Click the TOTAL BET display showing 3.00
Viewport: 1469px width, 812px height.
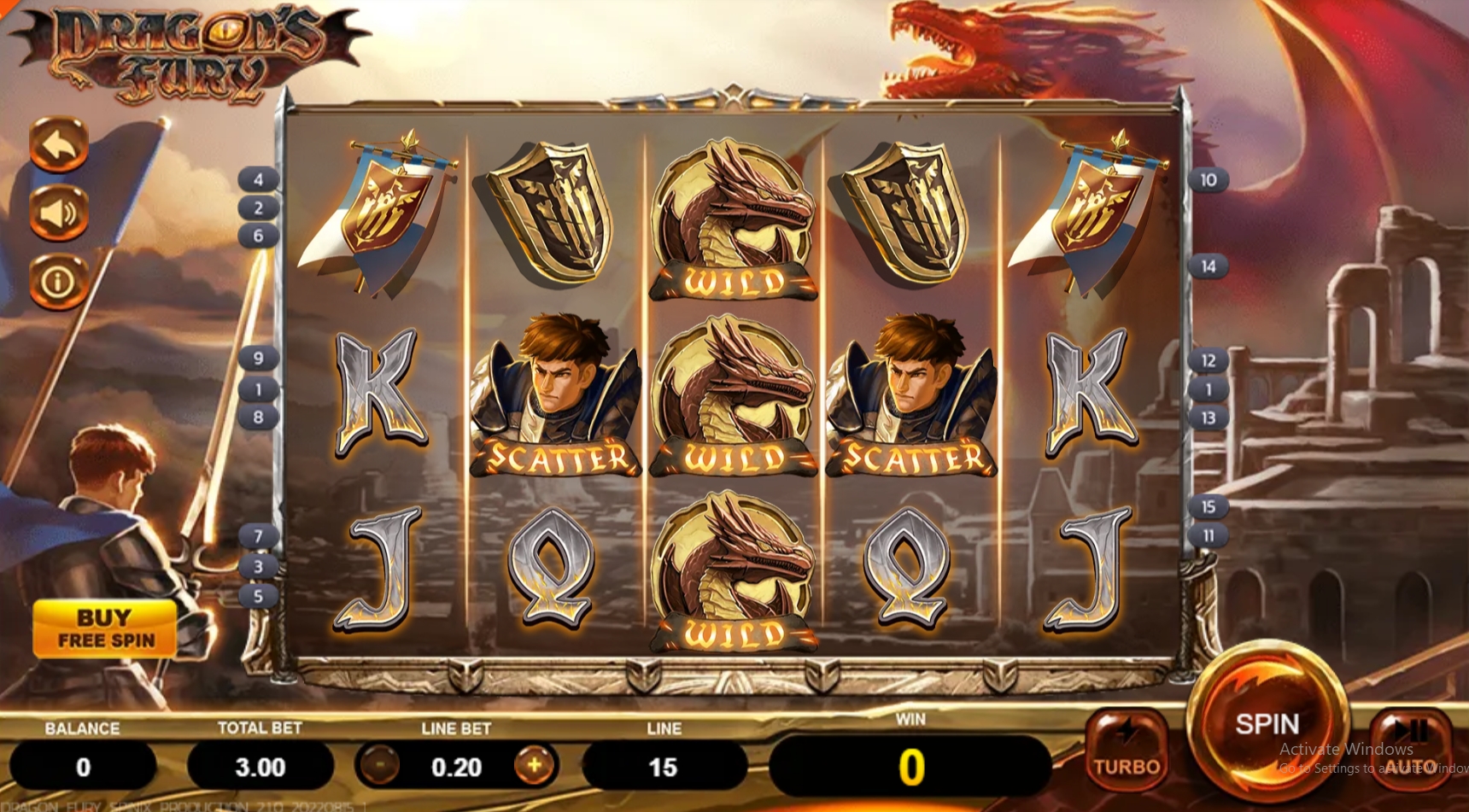(x=260, y=766)
